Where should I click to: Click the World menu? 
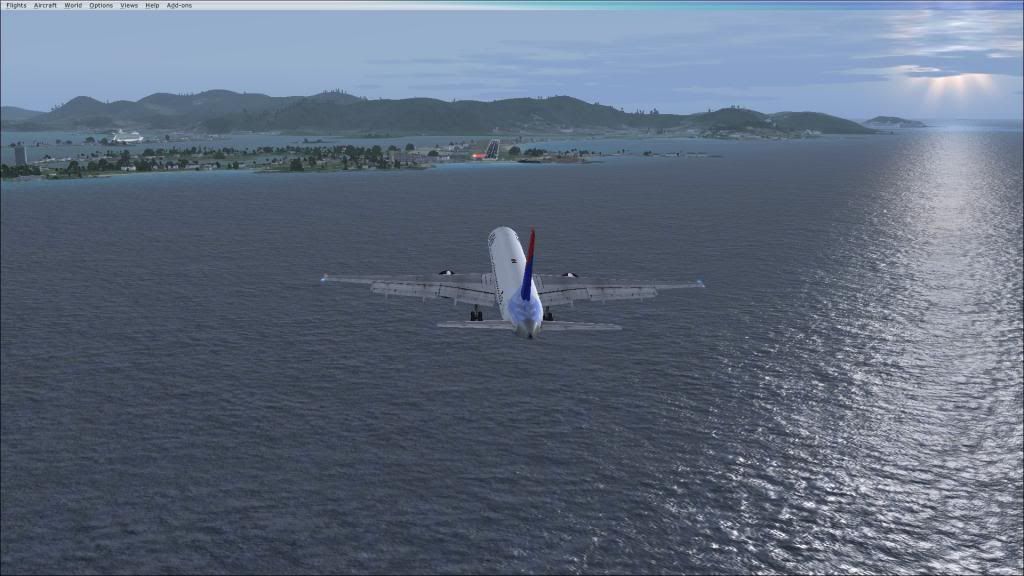pos(73,5)
